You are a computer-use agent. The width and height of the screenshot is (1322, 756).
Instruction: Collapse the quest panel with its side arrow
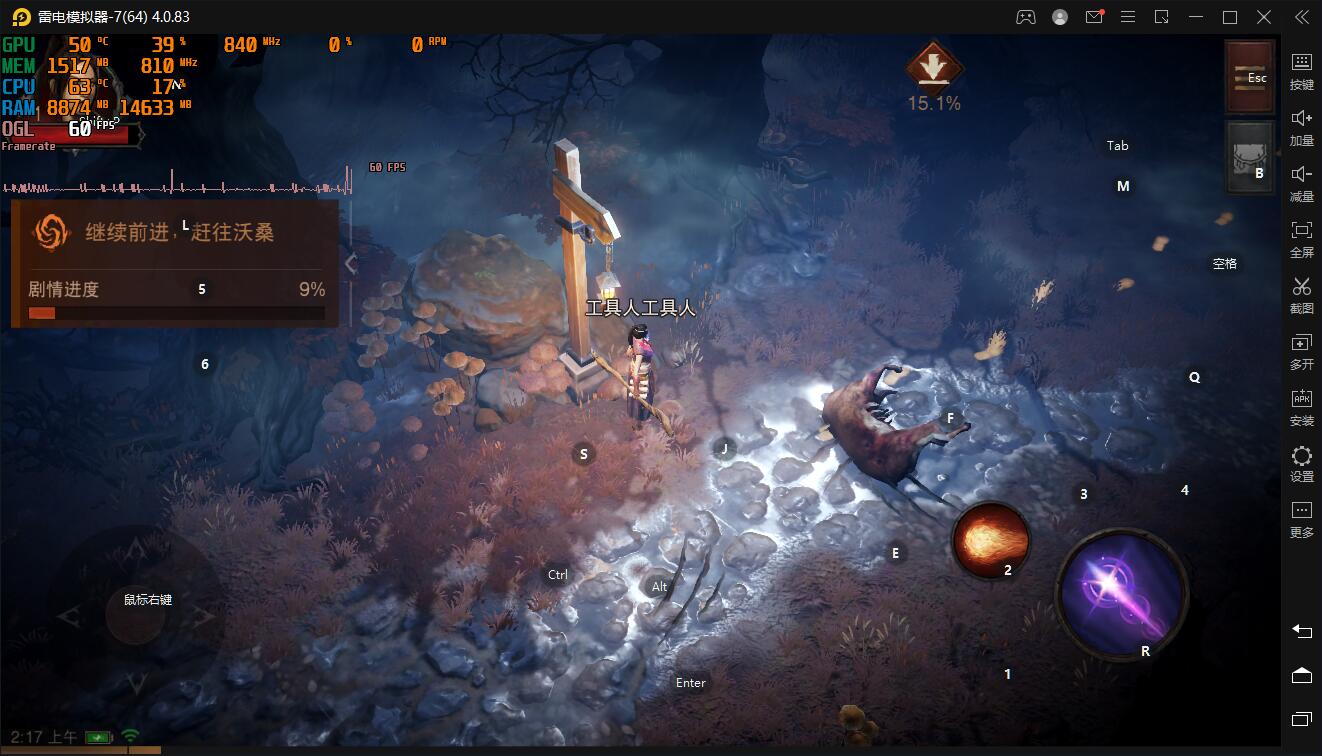[x=350, y=263]
